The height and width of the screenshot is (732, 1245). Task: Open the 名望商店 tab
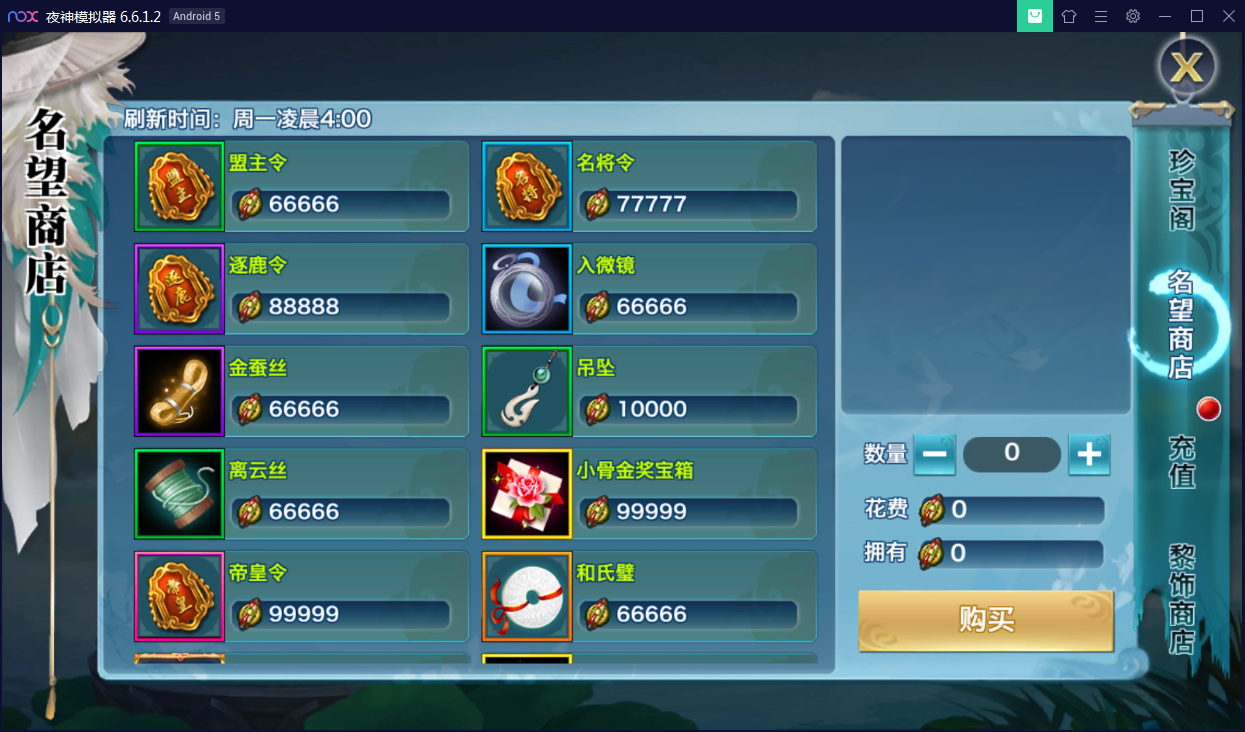point(1181,324)
